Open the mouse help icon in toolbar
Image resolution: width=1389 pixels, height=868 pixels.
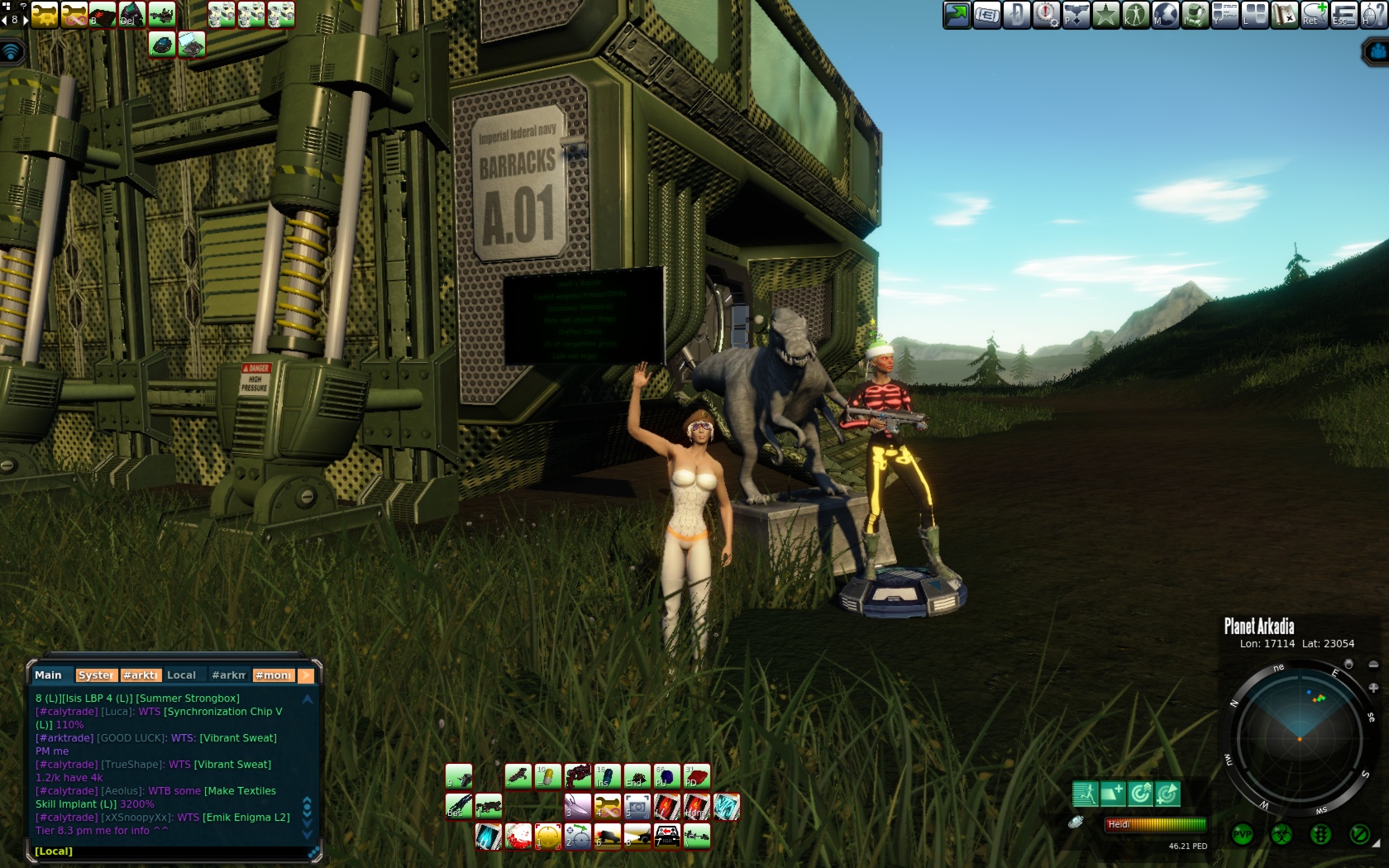point(1372,14)
